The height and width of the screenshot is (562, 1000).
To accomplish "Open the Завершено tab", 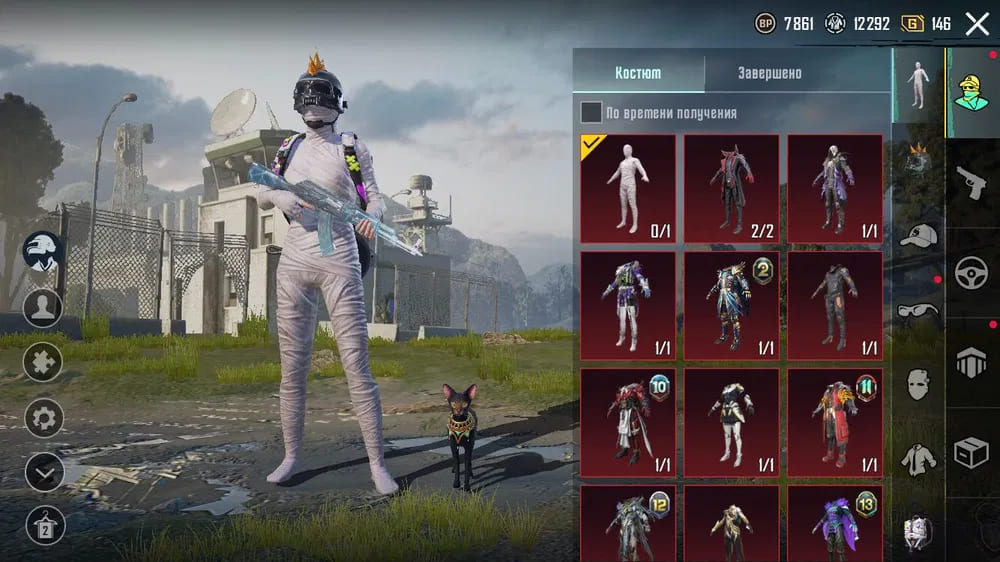I will (770, 74).
